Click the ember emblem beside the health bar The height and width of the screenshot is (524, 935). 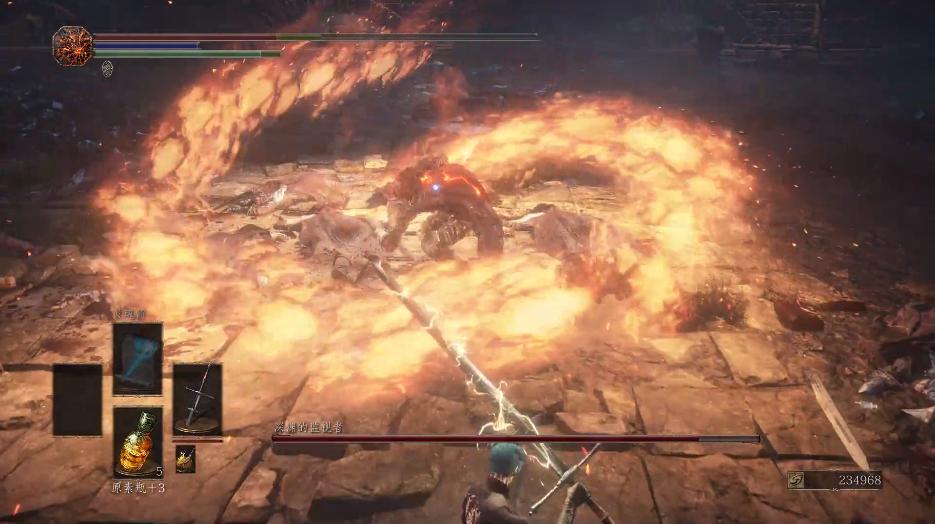[72, 46]
